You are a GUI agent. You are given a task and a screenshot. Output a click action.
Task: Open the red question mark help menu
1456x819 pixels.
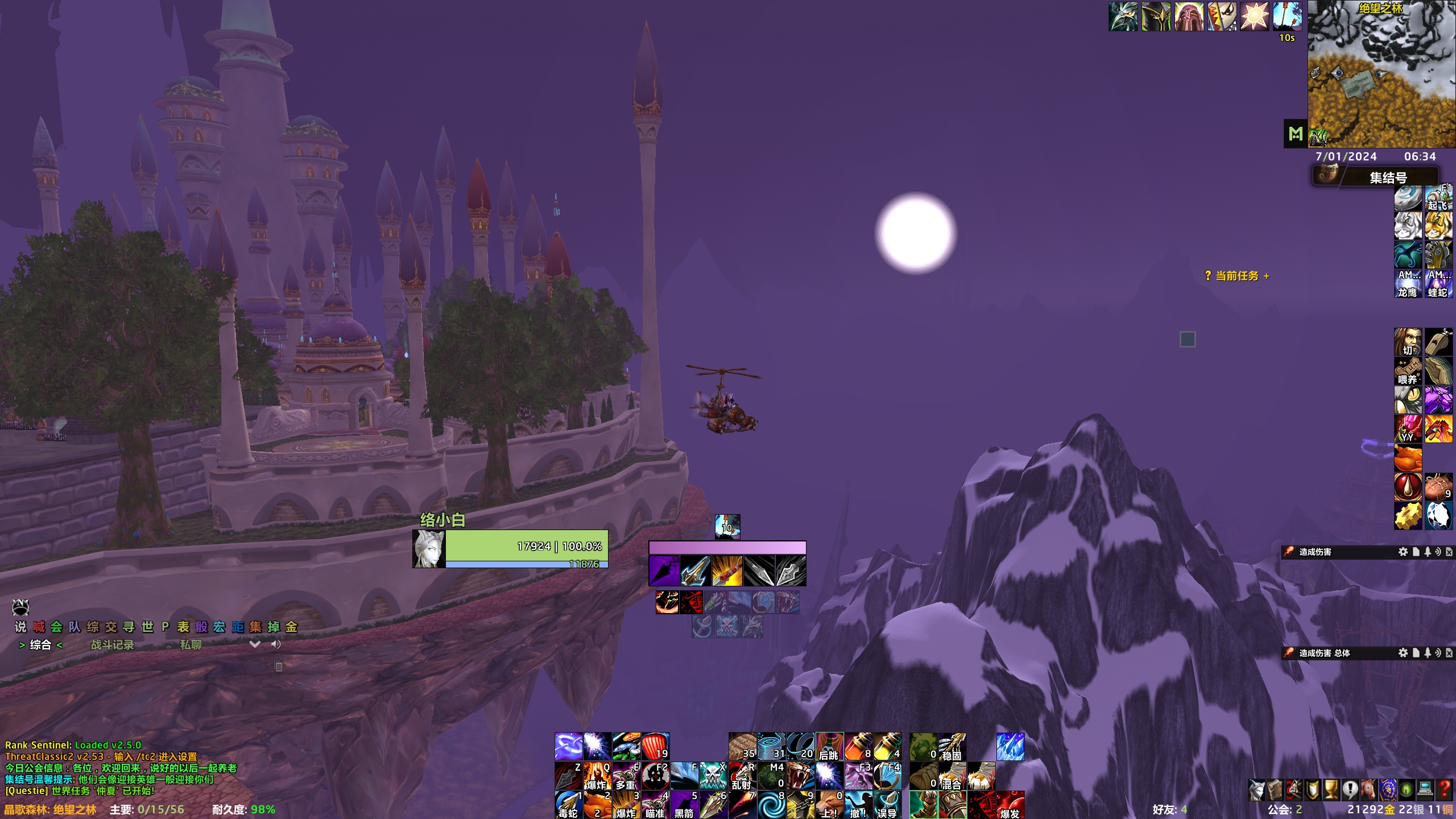click(1445, 789)
